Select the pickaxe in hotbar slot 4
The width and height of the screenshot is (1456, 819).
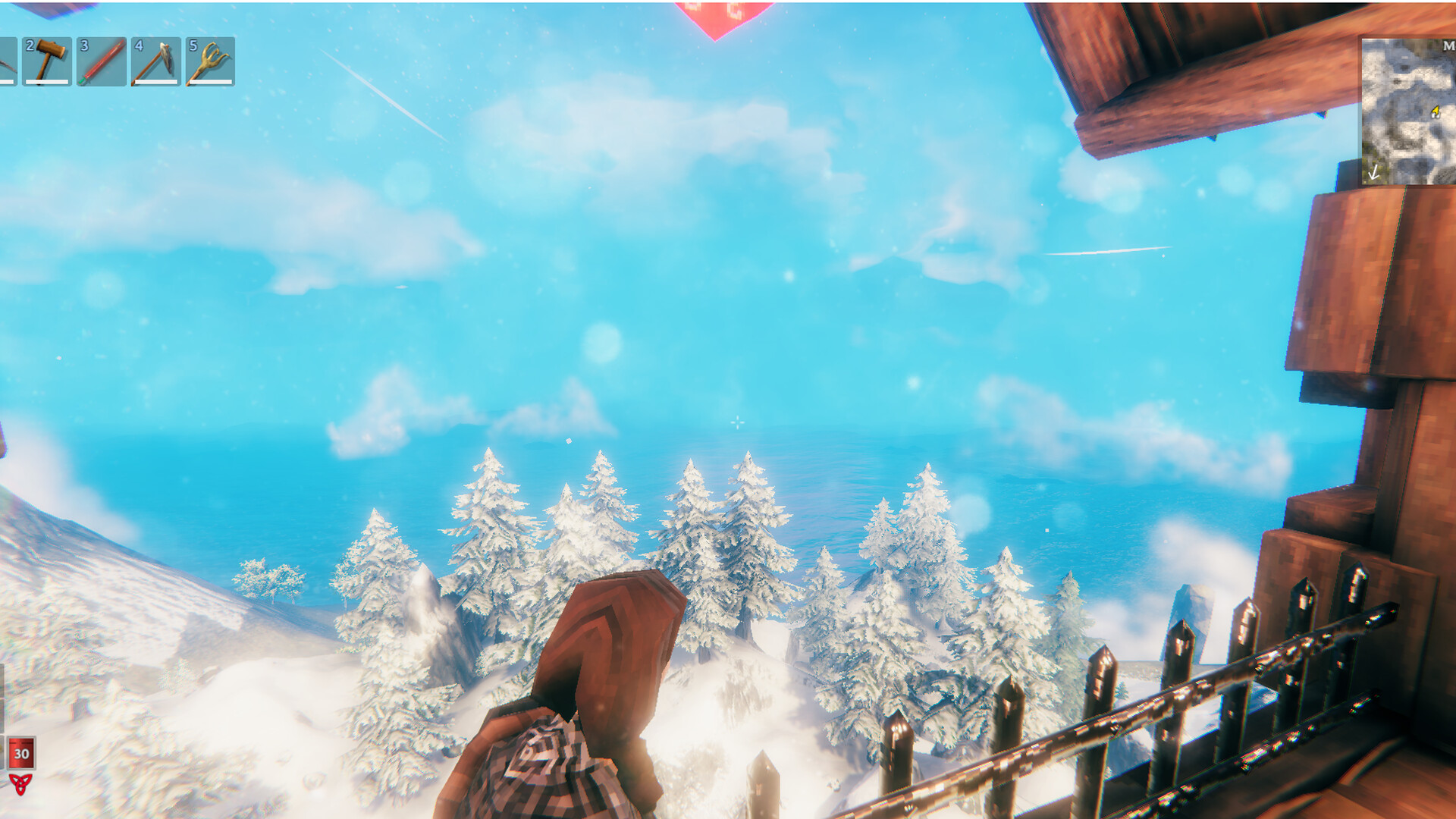[155, 63]
